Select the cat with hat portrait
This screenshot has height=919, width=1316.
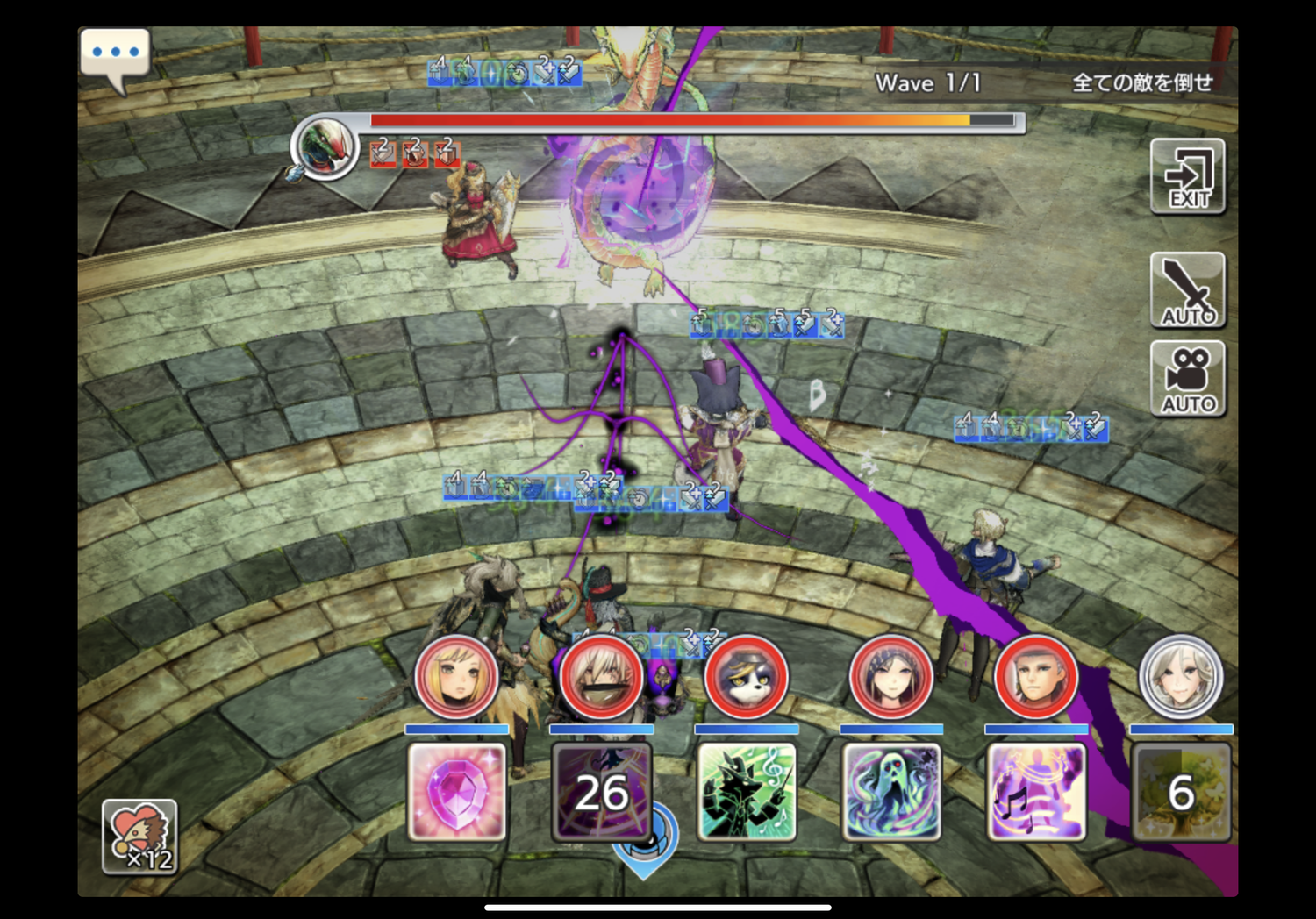click(747, 678)
